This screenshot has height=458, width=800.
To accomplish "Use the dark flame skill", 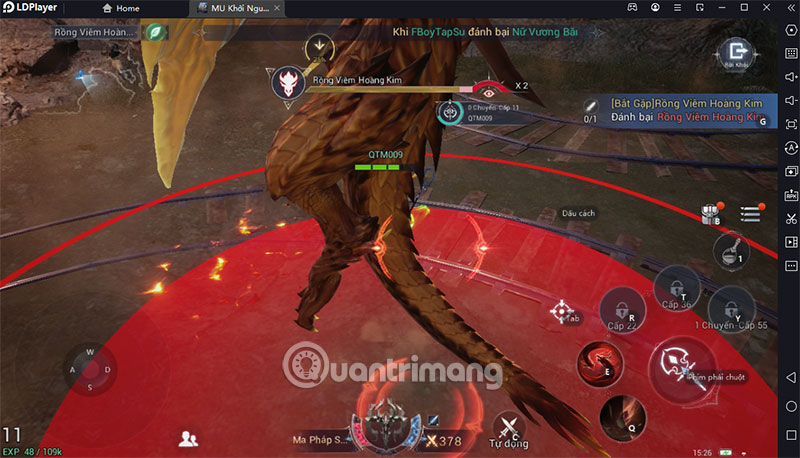I will point(622,412).
